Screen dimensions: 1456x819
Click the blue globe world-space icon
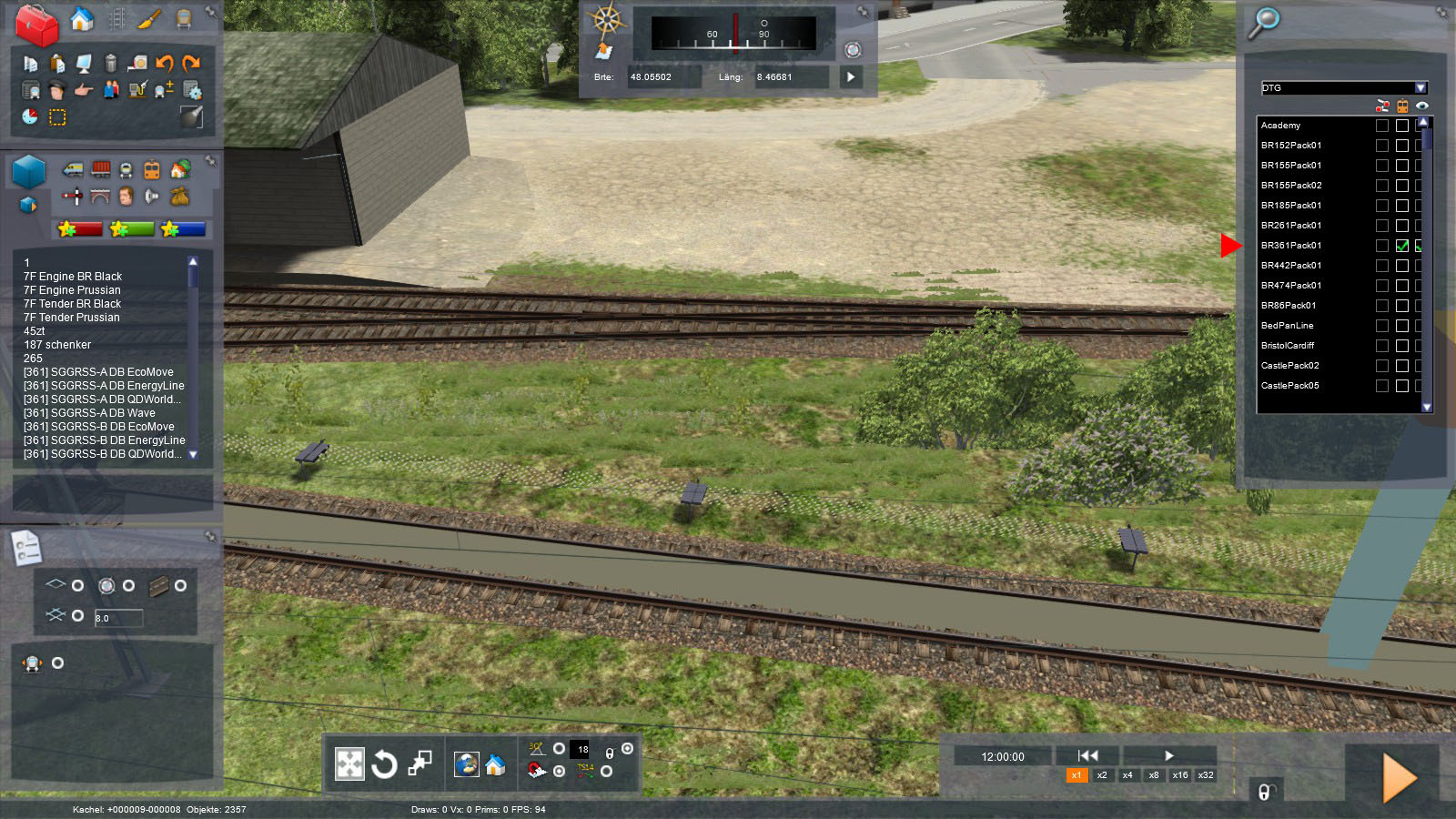(467, 764)
